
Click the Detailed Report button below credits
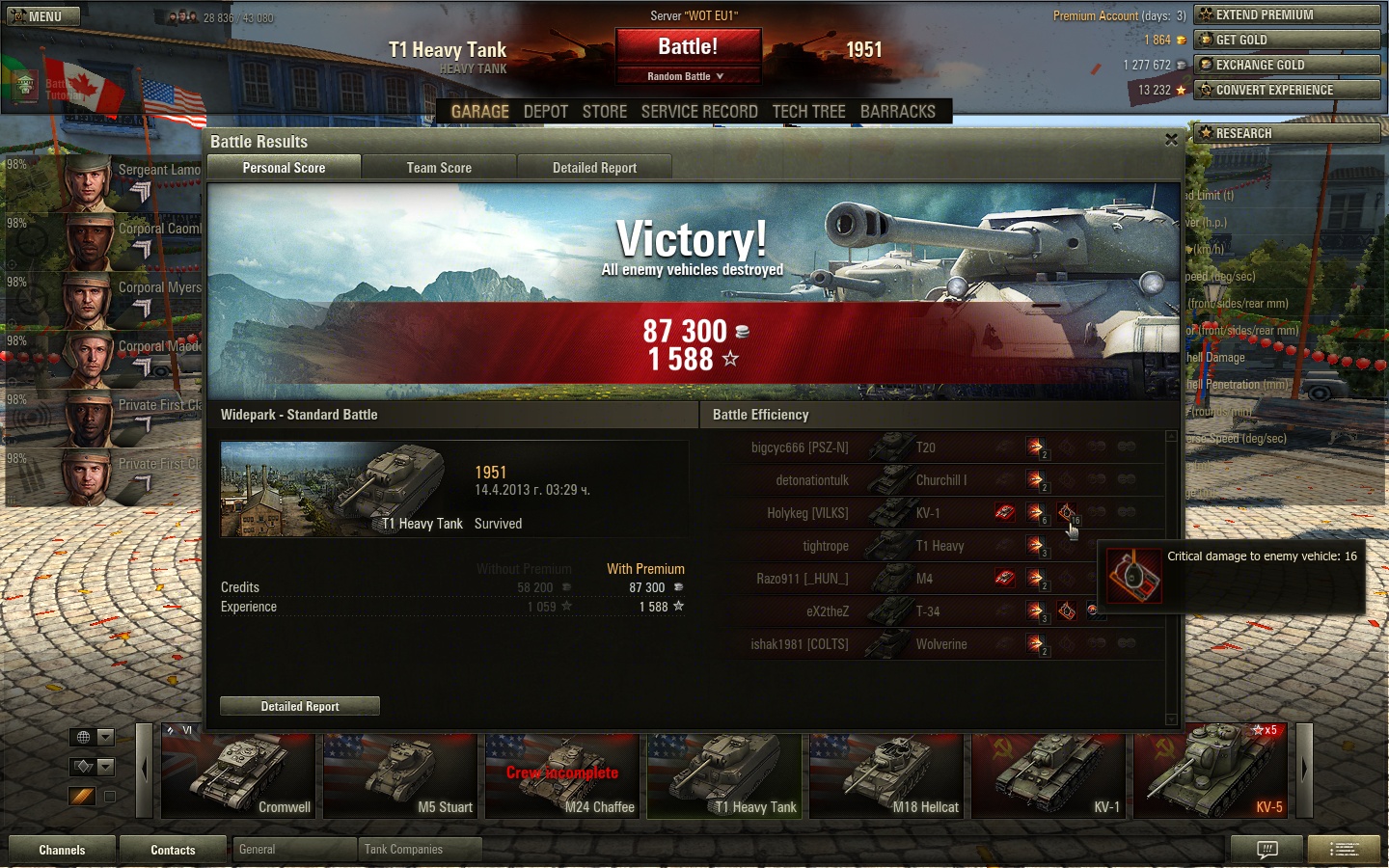tap(299, 706)
